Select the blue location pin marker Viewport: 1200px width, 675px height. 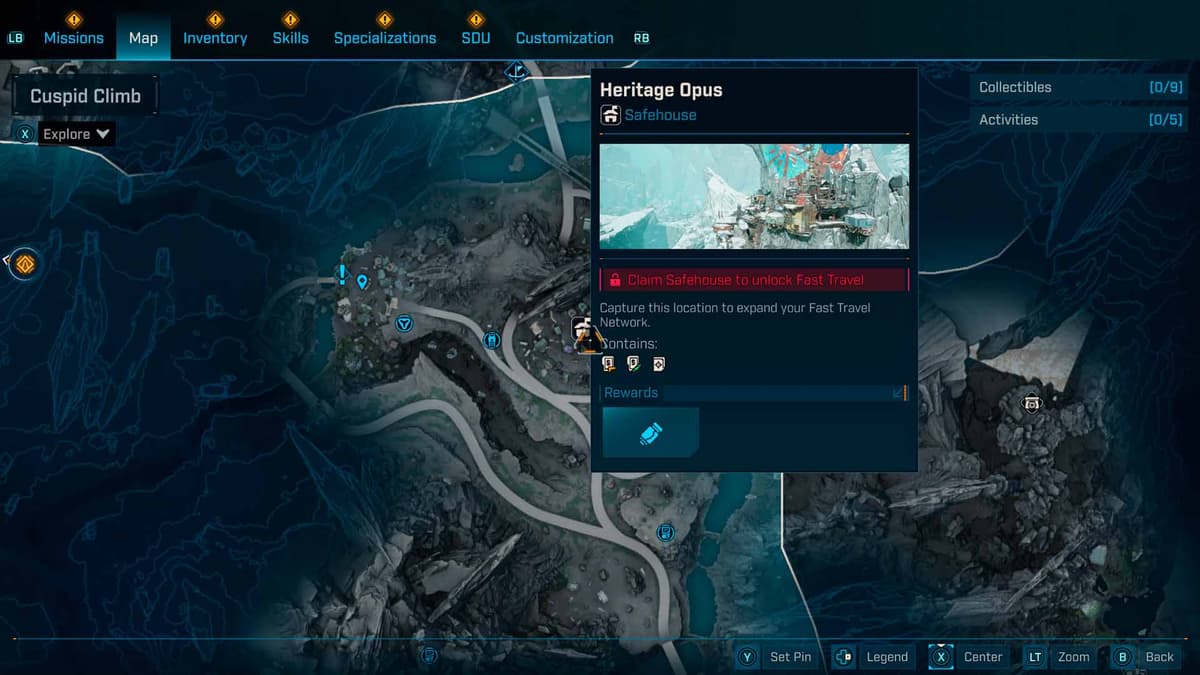tap(362, 282)
